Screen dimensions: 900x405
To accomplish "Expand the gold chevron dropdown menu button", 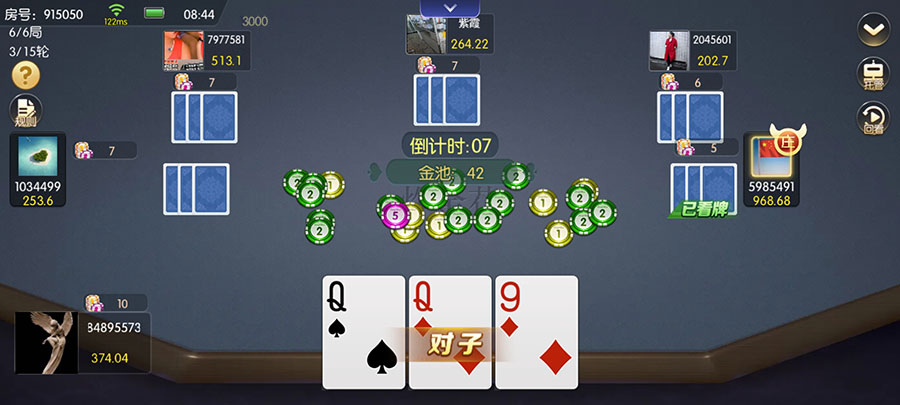I will 874,30.
